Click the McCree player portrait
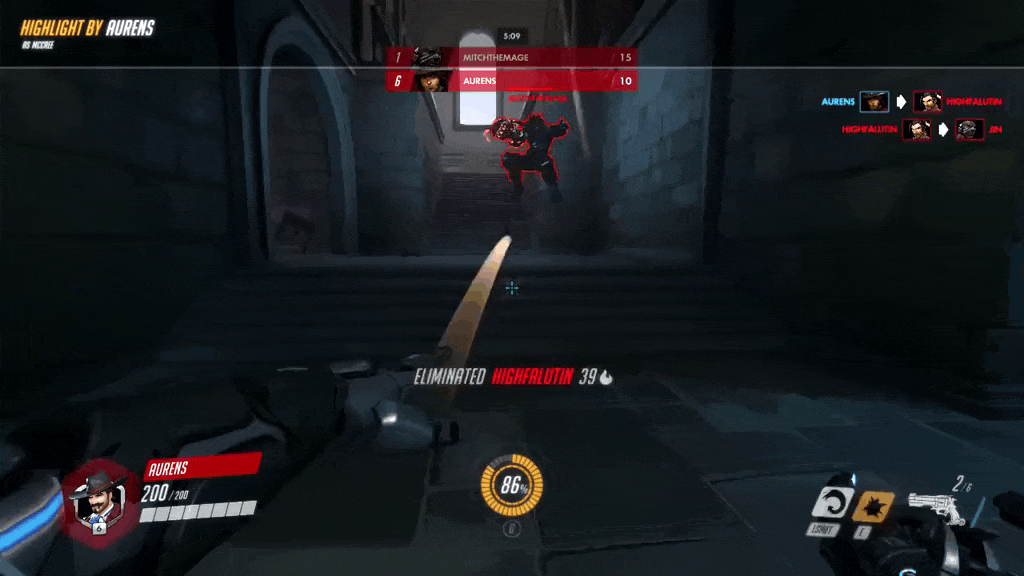1024x576 pixels. (x=96, y=498)
